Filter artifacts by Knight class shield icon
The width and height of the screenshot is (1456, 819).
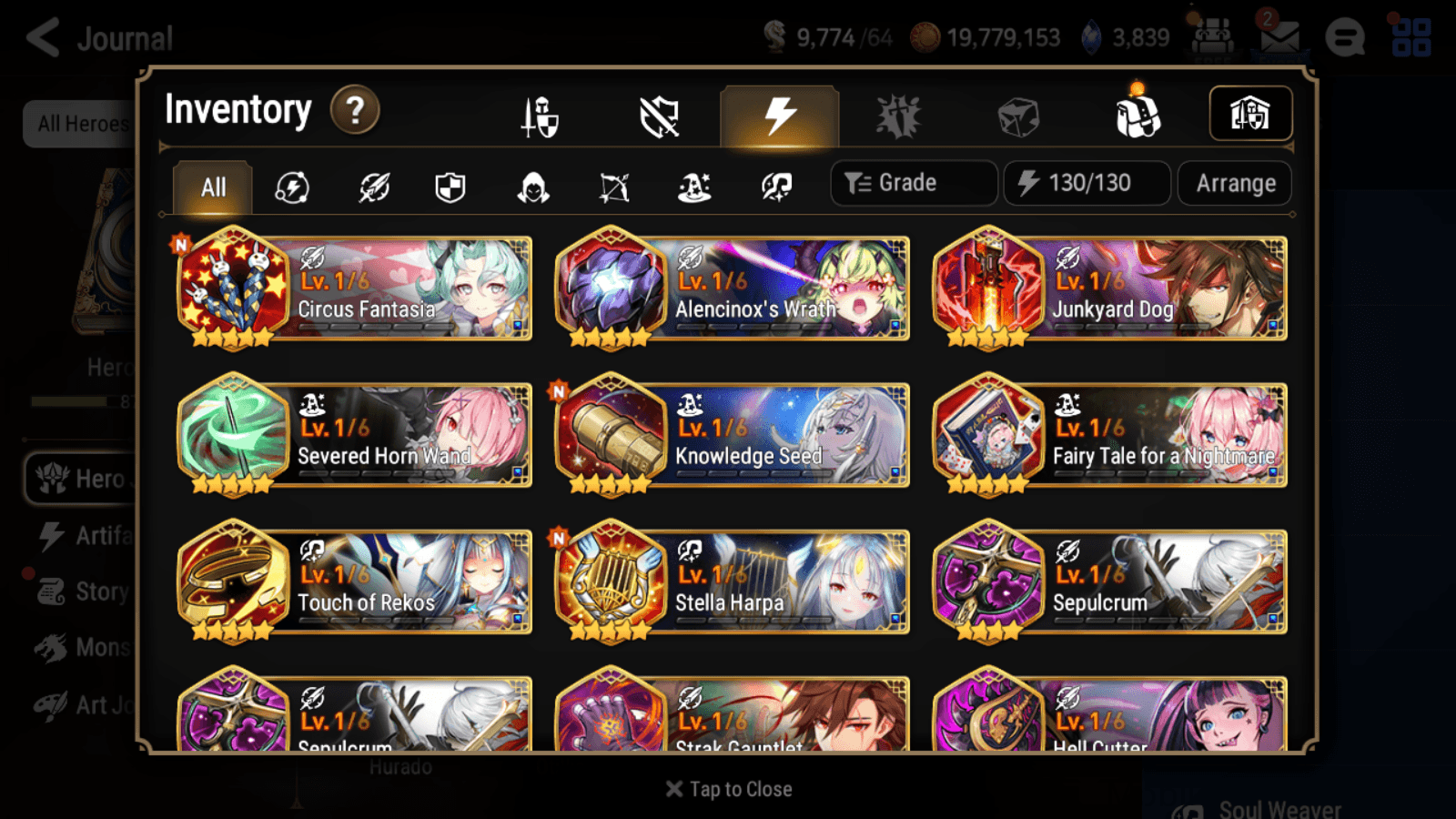coord(450,187)
